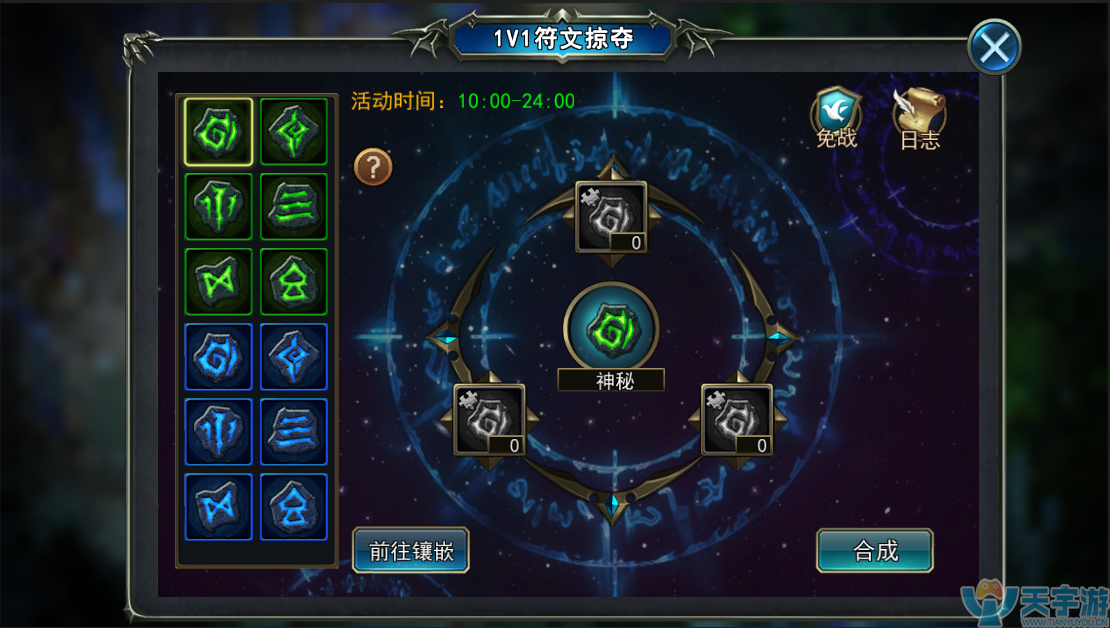The width and height of the screenshot is (1110, 628).
Task: Choose the blue three-horizontal-lines rune
Action: (x=294, y=431)
